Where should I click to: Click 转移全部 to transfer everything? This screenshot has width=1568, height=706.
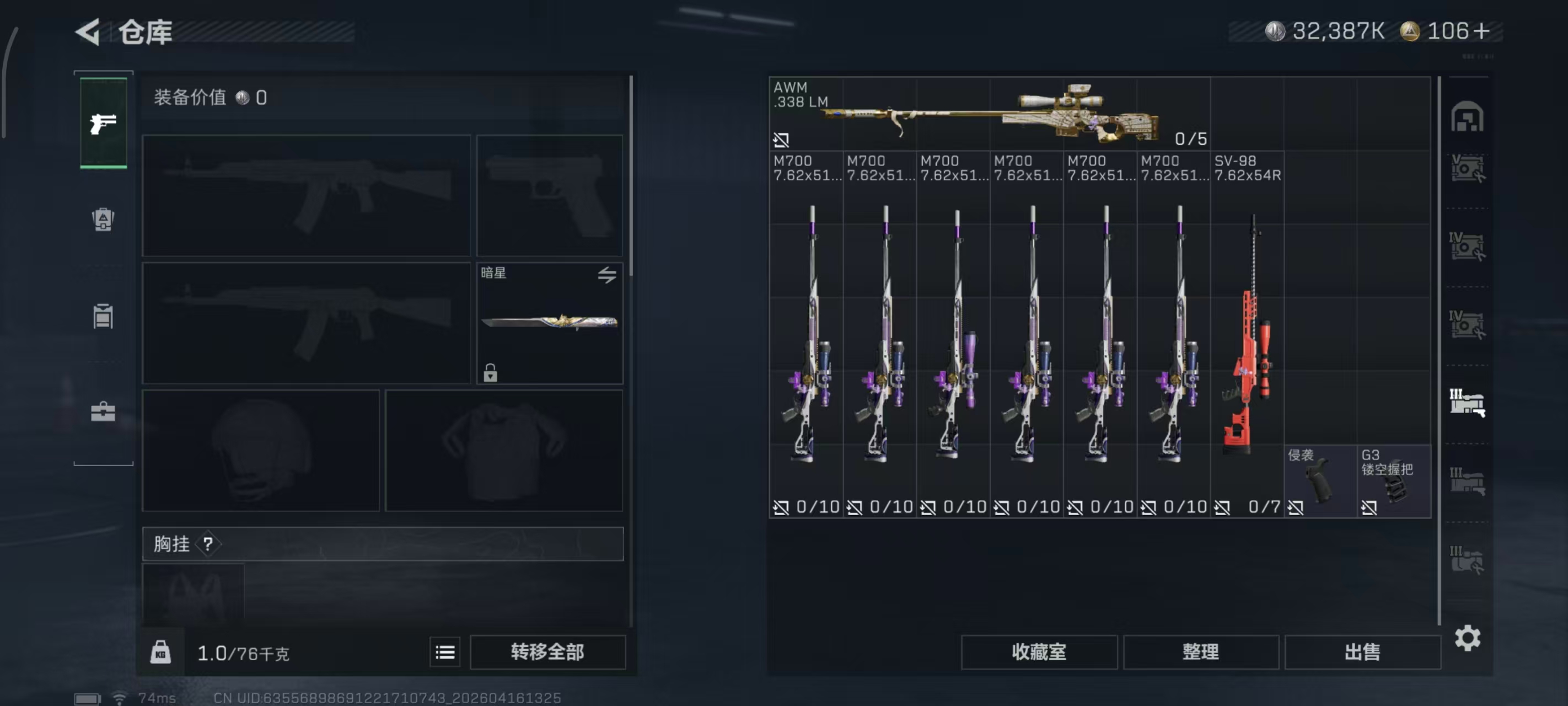[547, 652]
